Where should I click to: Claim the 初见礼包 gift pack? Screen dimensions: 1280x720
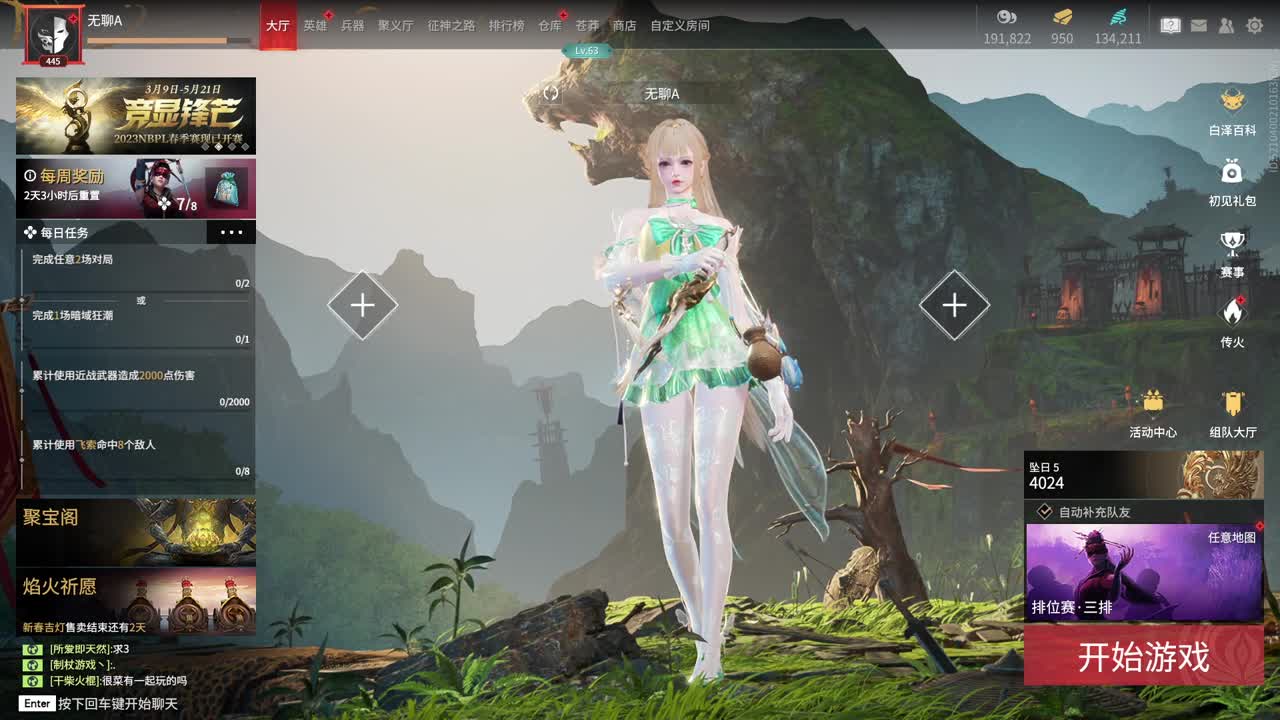pos(1232,180)
